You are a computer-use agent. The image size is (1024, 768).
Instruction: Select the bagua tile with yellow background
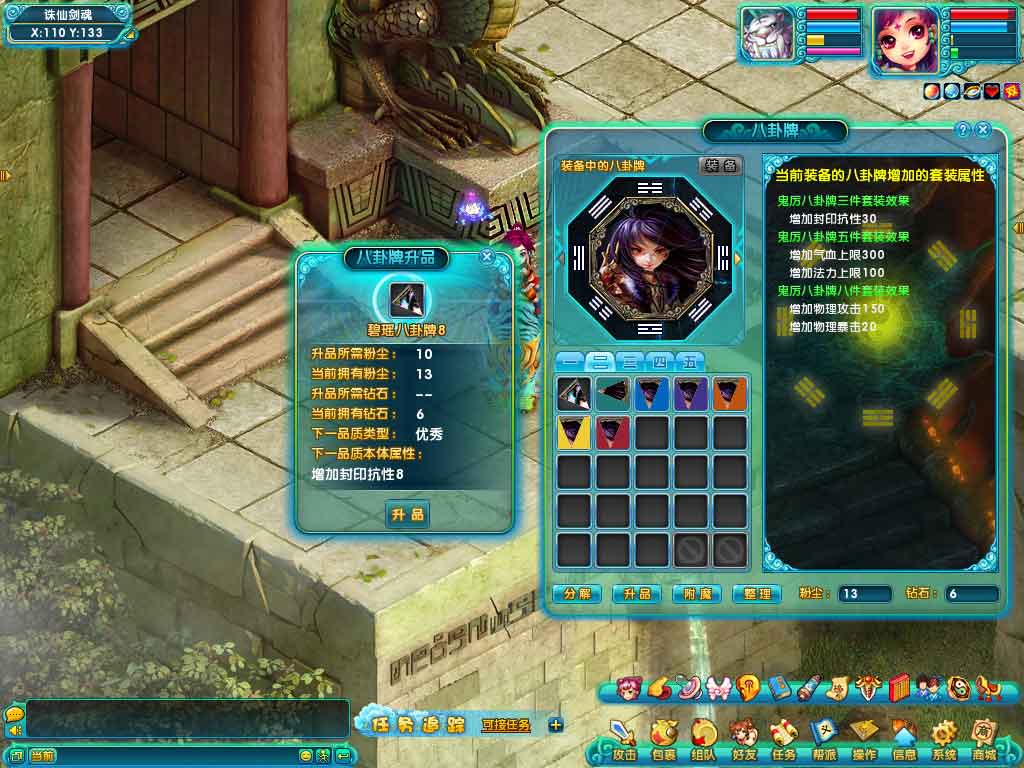574,432
